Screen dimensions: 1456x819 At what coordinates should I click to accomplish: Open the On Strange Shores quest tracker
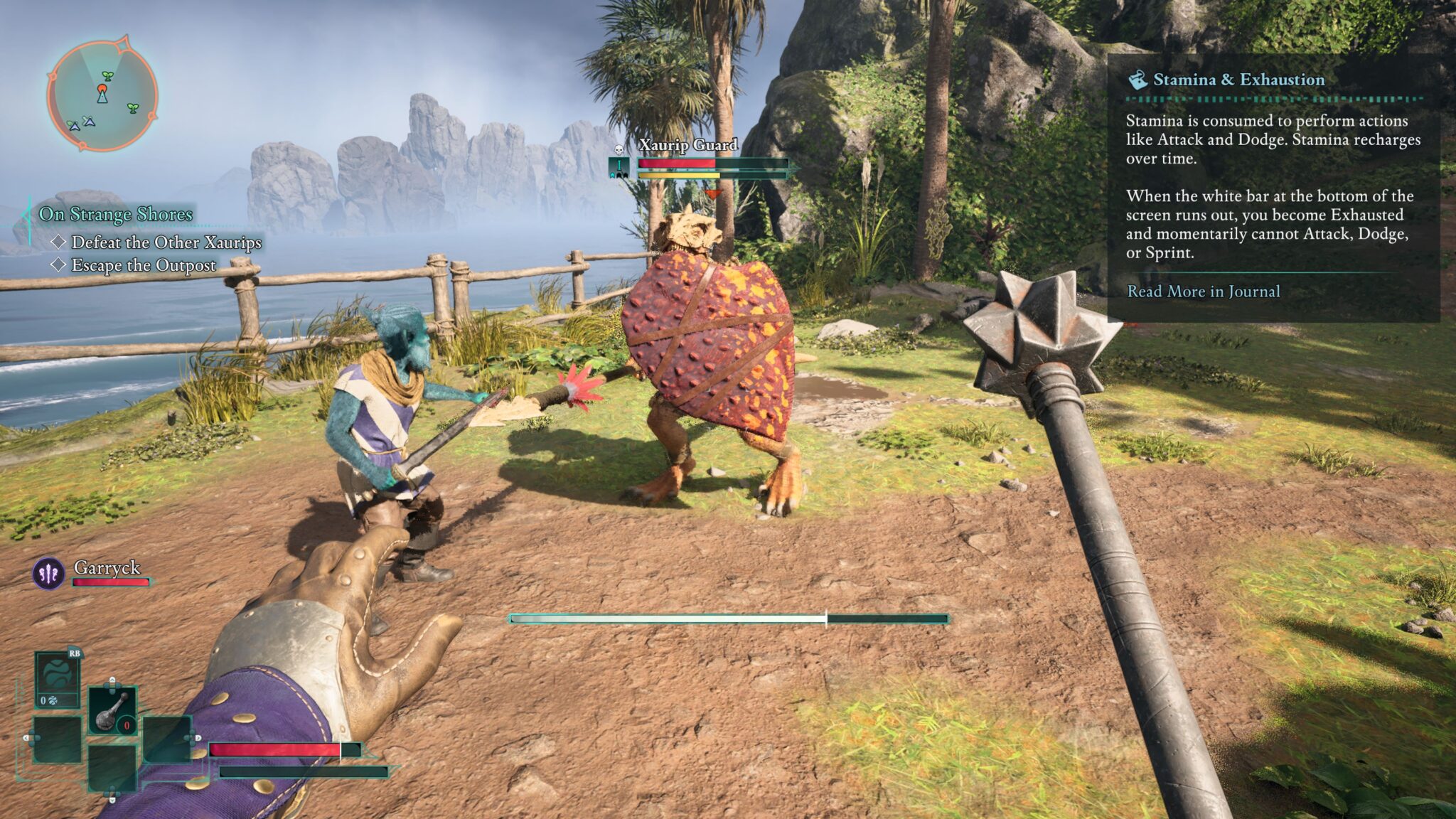click(116, 214)
